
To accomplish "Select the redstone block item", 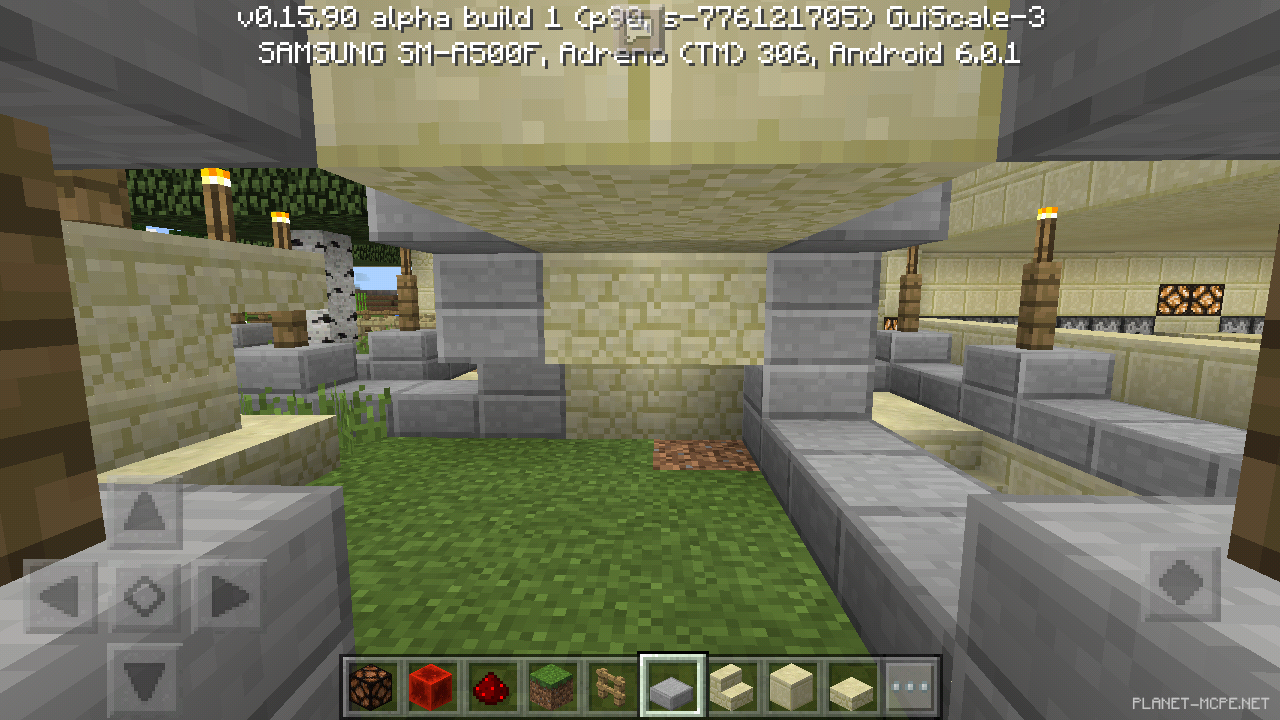I will [433, 684].
